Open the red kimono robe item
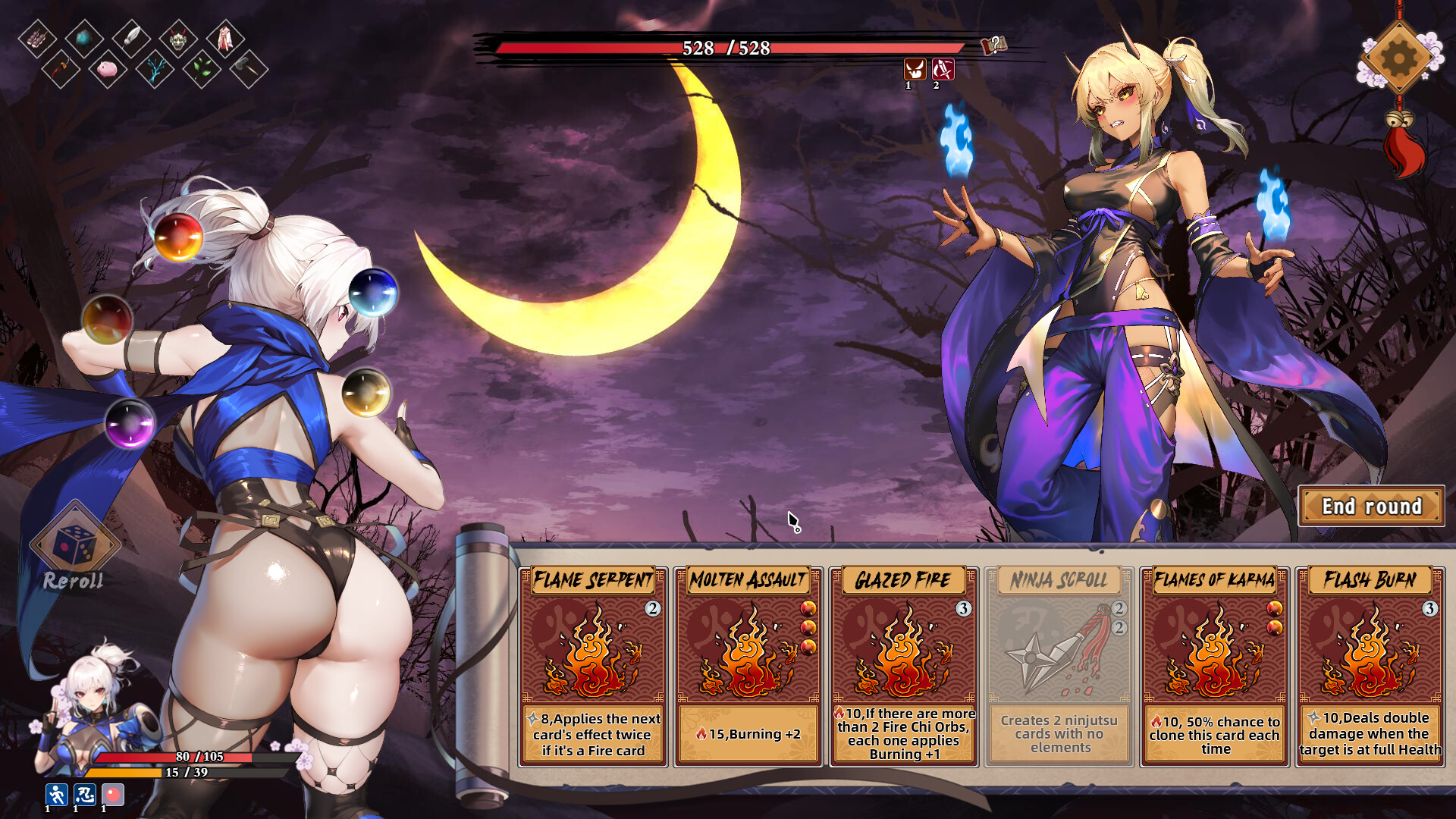This screenshot has width=1456, height=819. (225, 38)
